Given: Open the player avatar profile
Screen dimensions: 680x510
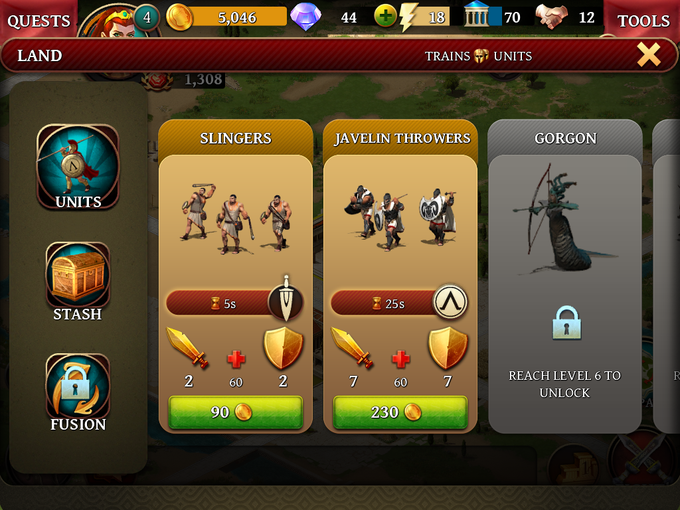Looking at the screenshot, I should point(103,20).
